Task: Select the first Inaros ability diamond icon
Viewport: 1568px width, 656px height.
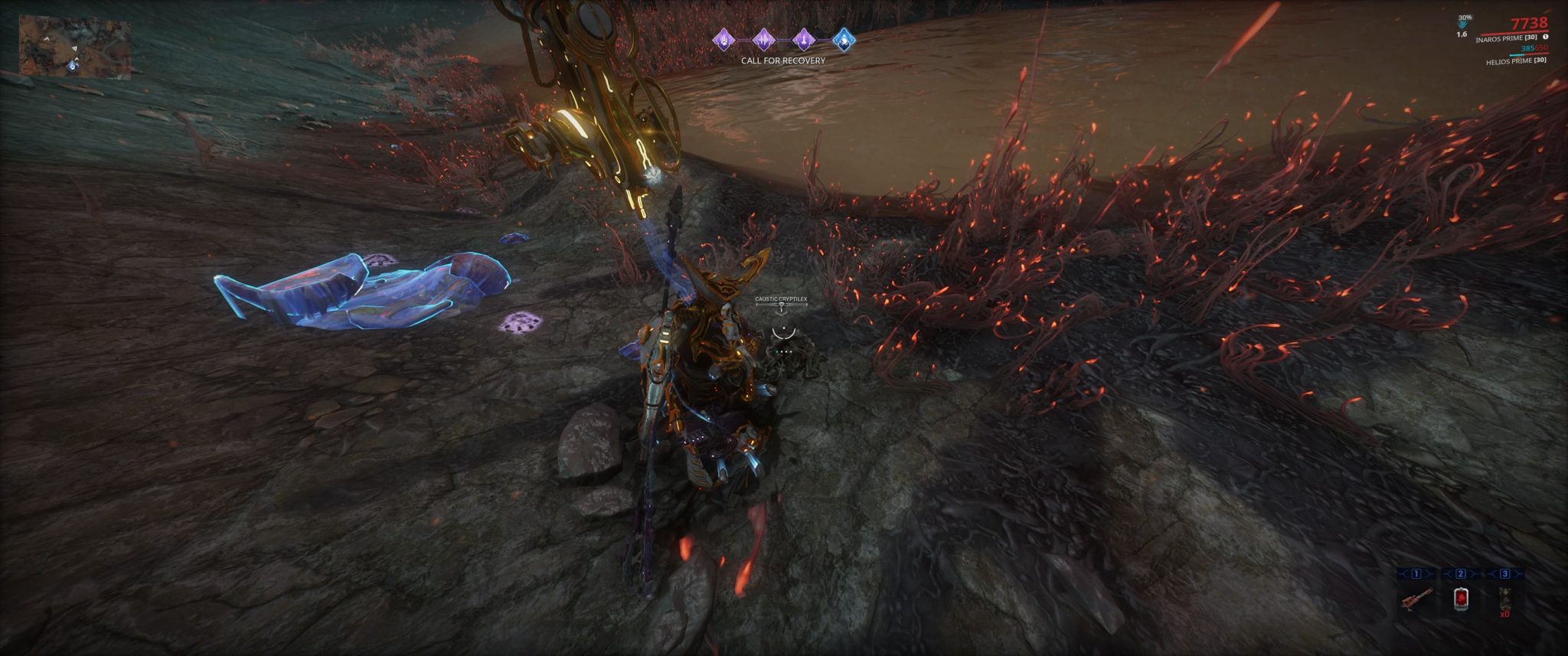Action: (x=724, y=41)
